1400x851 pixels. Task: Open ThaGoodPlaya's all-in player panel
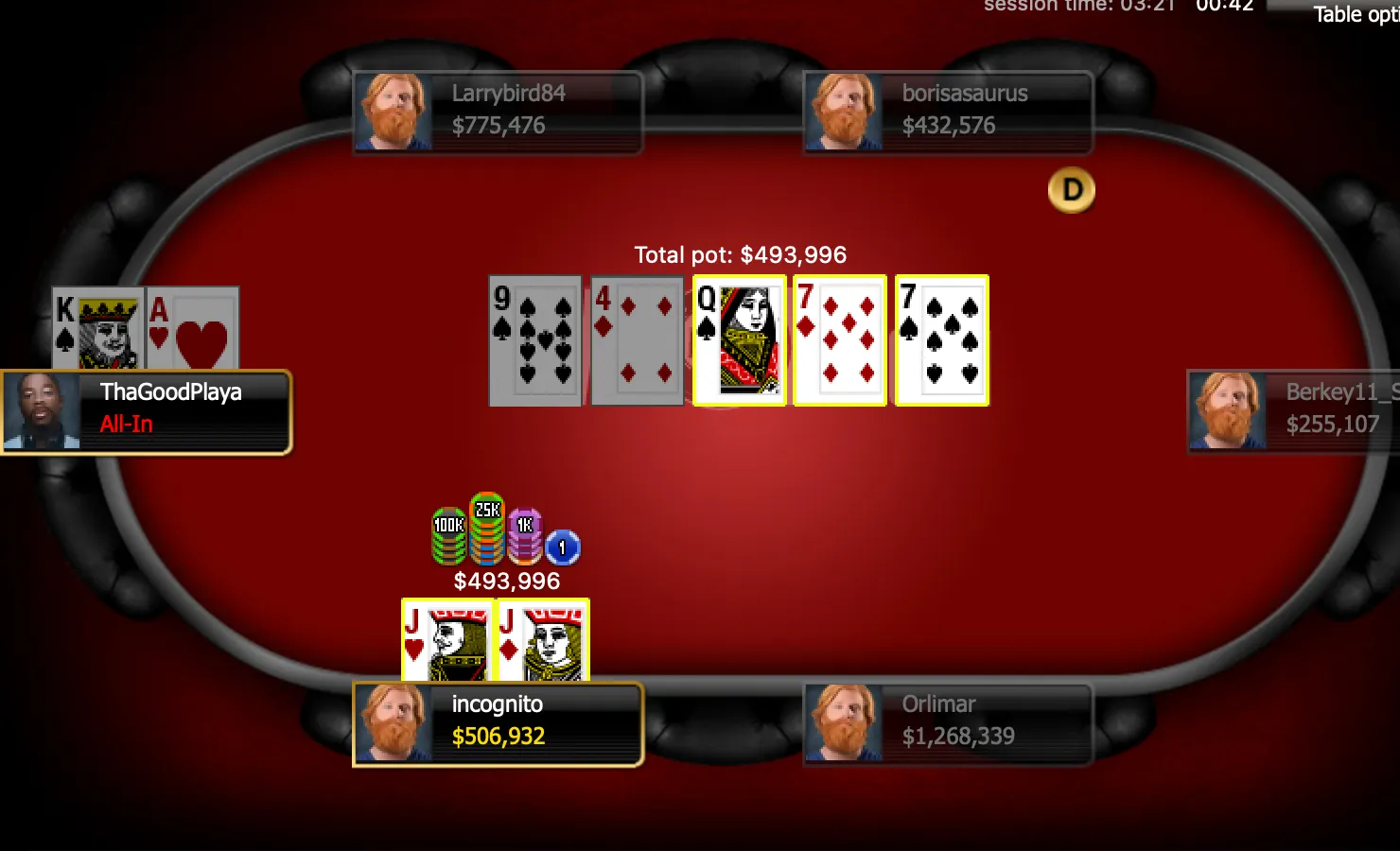[147, 411]
